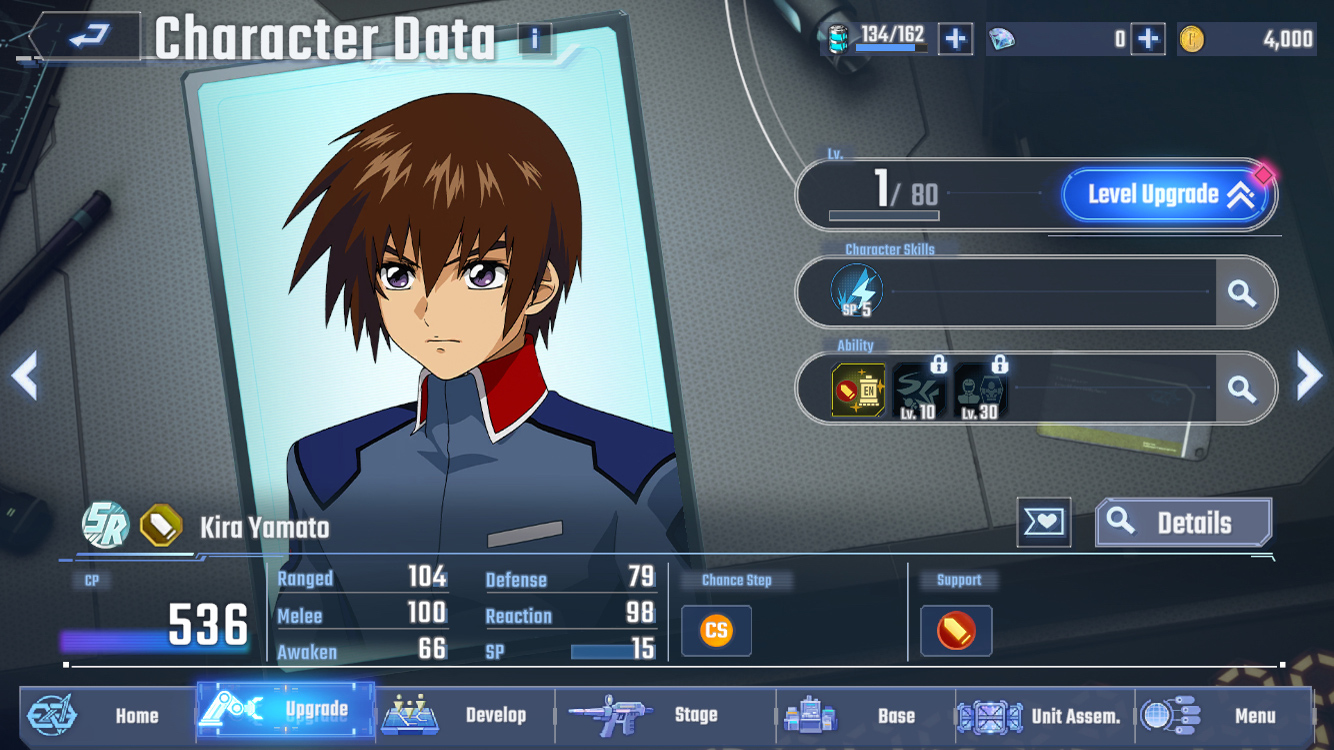Switch to the next character with right arrow
Screen dimensions: 1334x750
[1308, 376]
